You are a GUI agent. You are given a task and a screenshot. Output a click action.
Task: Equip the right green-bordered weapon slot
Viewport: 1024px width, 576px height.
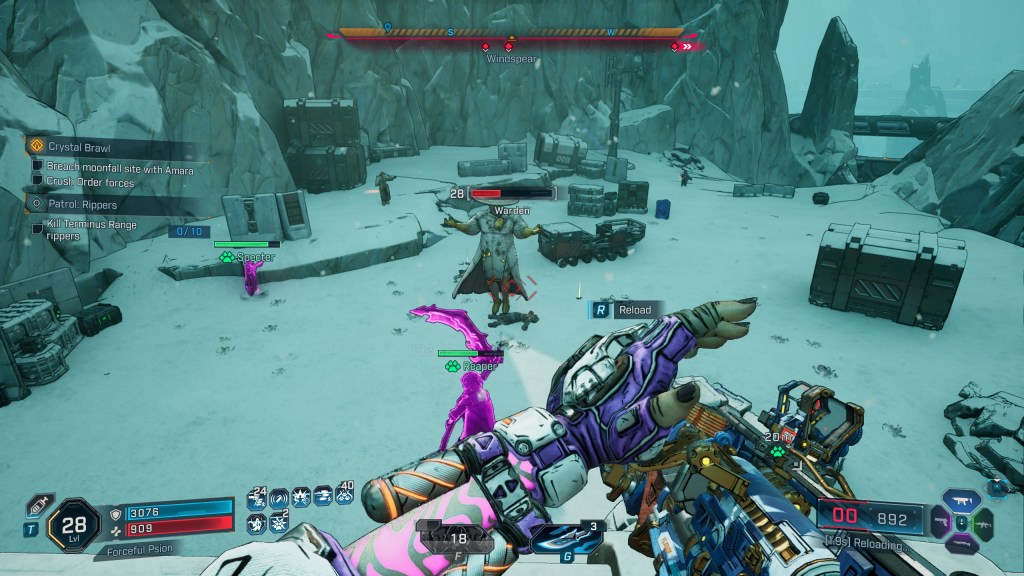[x=984, y=523]
